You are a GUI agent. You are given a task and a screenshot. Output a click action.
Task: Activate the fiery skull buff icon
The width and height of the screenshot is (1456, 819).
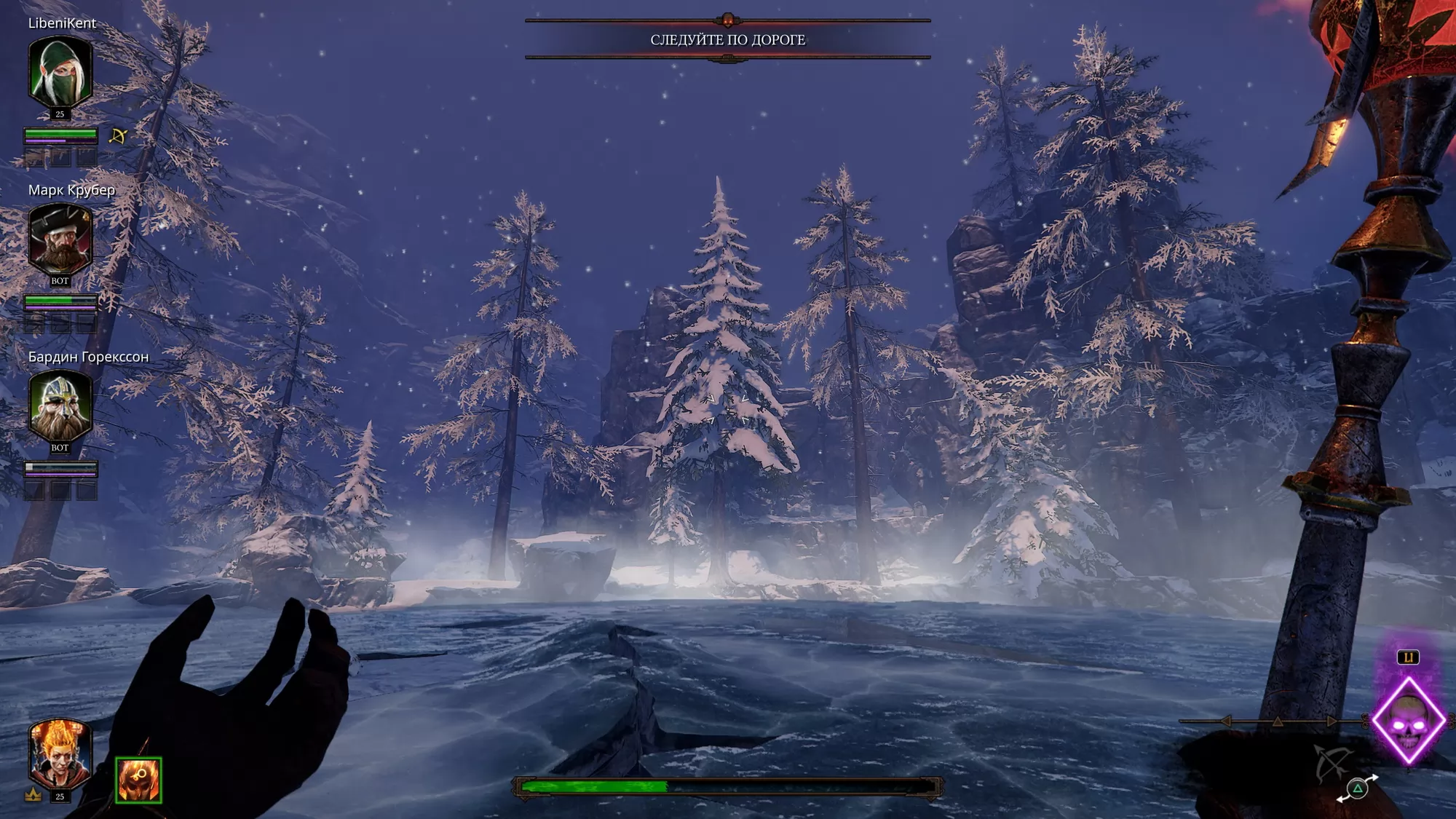point(138,780)
